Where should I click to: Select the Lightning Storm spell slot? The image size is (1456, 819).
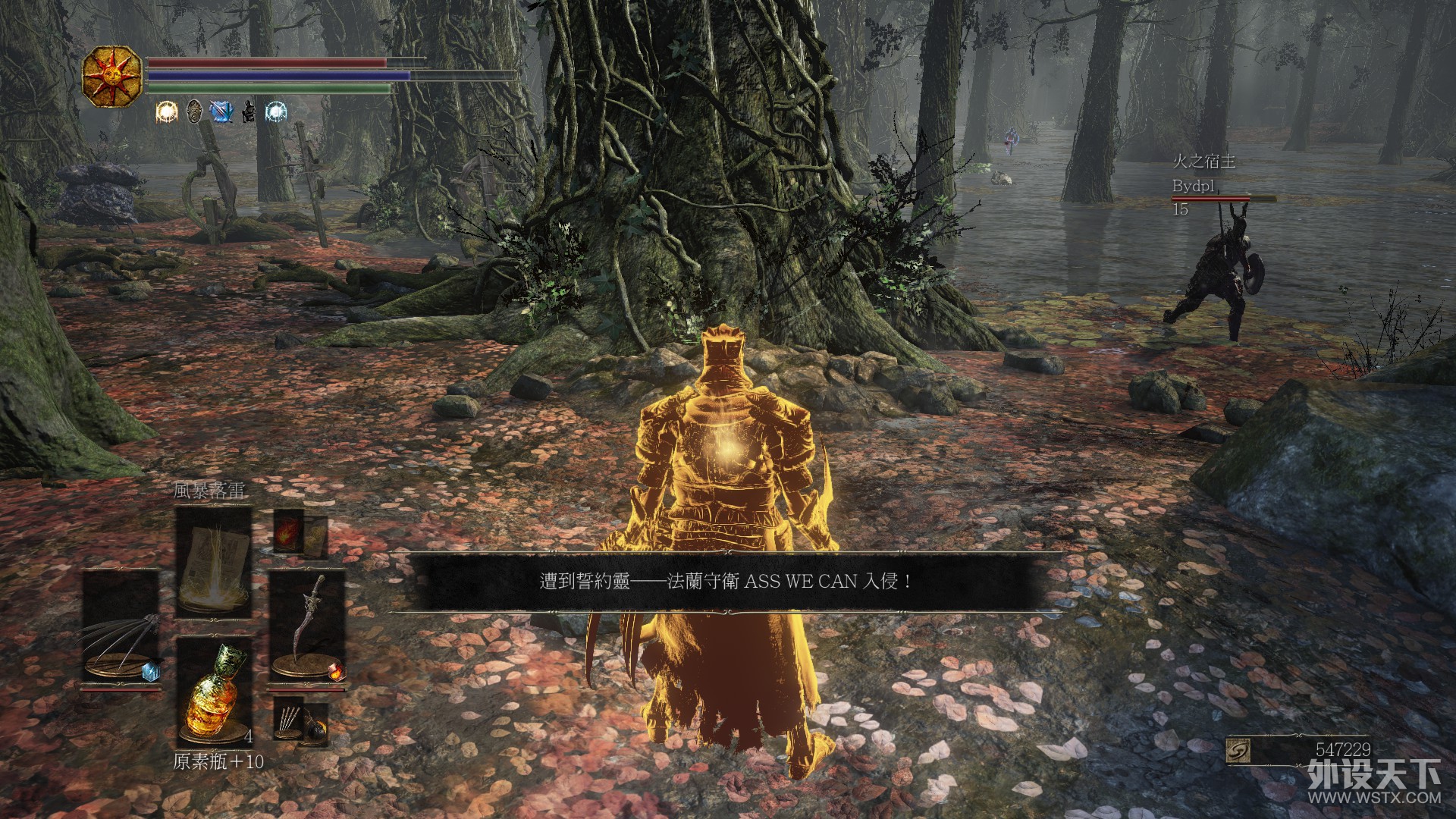click(x=215, y=561)
